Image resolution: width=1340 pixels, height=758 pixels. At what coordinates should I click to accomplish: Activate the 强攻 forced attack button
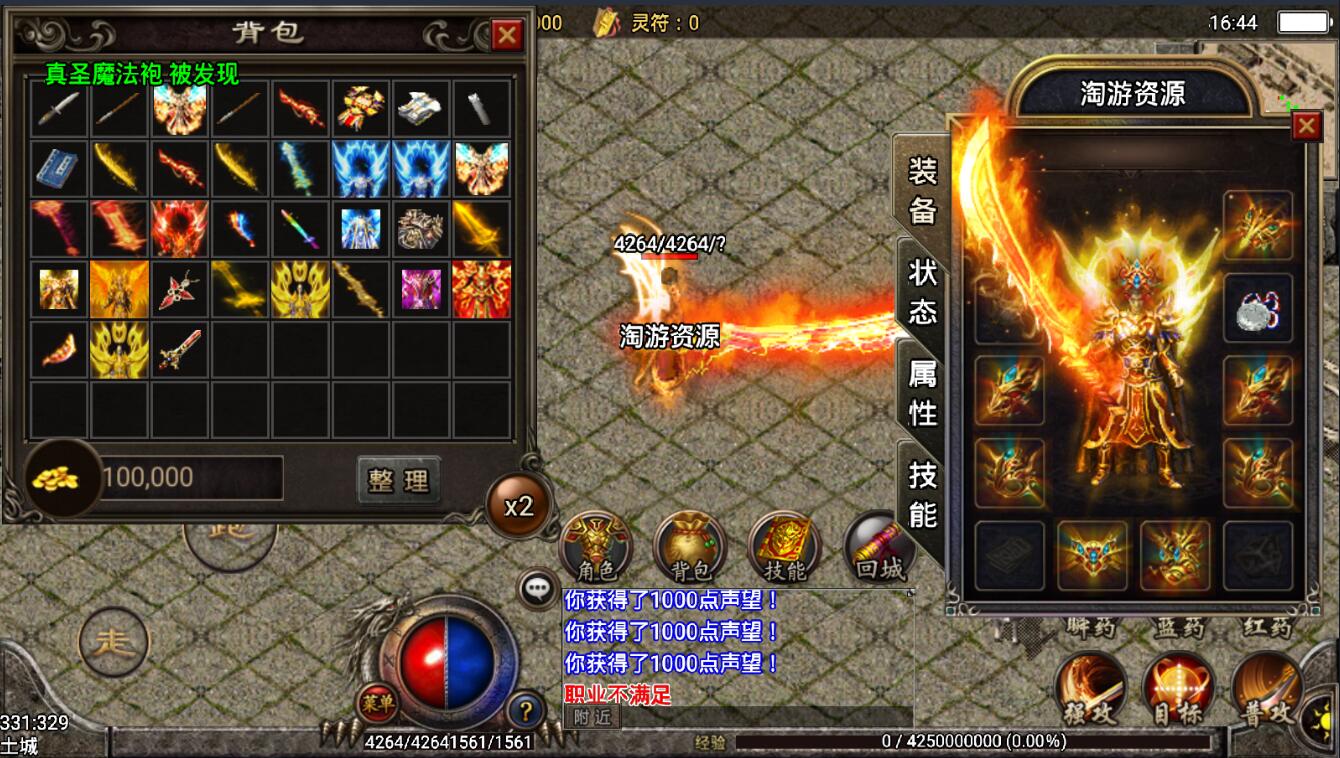click(x=1091, y=688)
